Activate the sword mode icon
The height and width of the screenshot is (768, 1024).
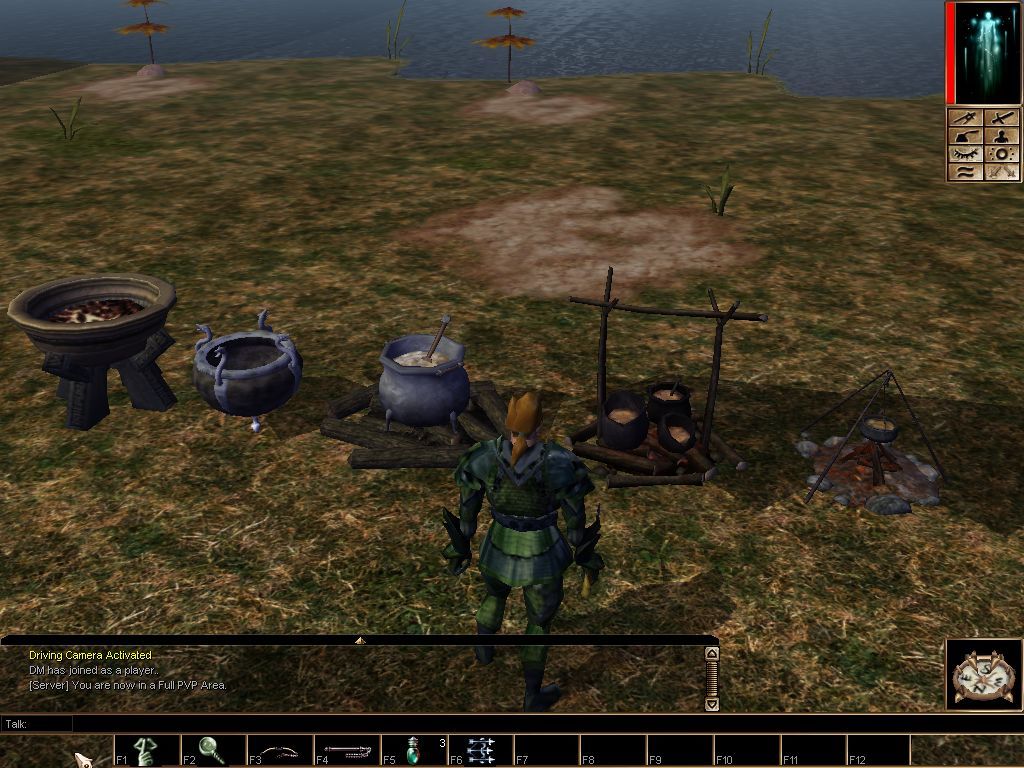click(x=1002, y=119)
